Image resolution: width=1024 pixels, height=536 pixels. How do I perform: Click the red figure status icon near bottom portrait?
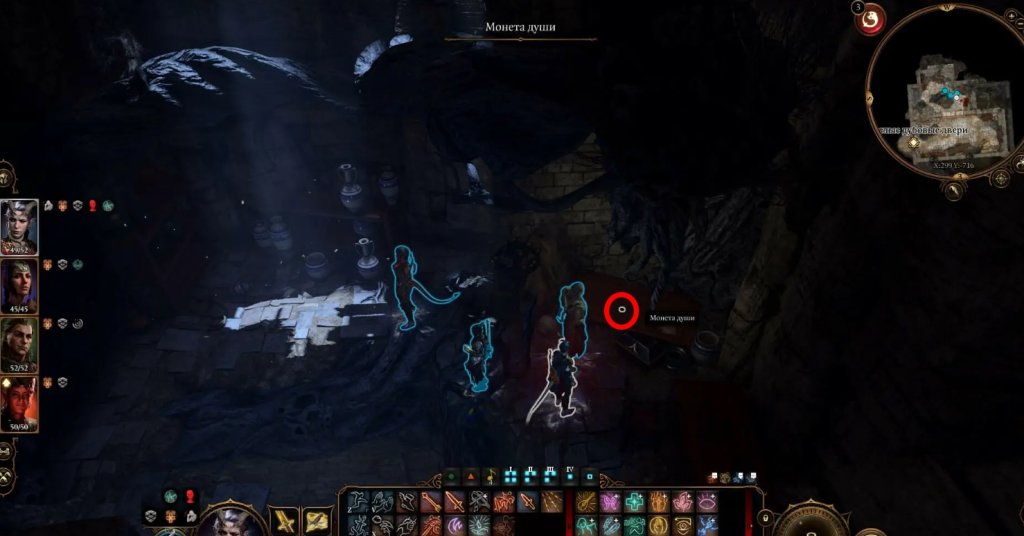tap(190, 497)
